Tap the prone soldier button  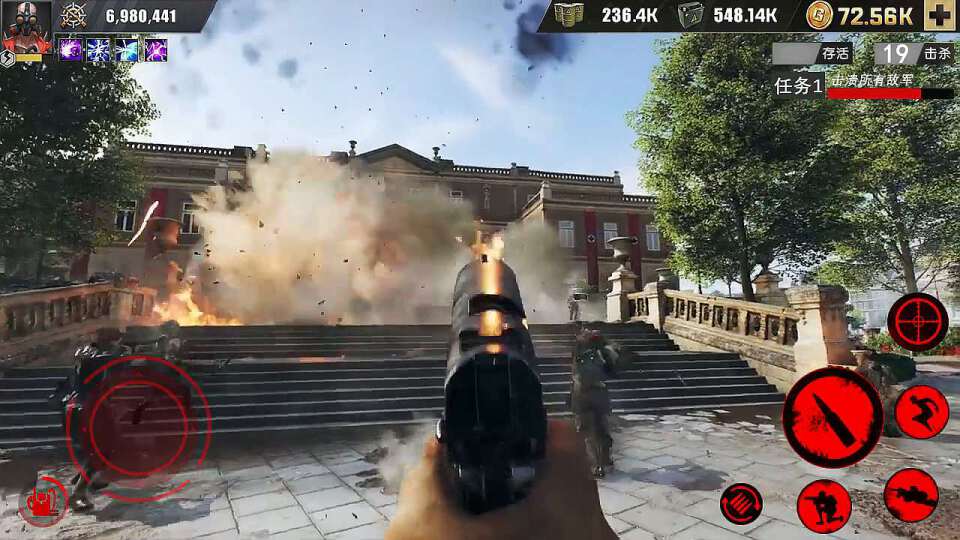pyautogui.click(x=911, y=495)
